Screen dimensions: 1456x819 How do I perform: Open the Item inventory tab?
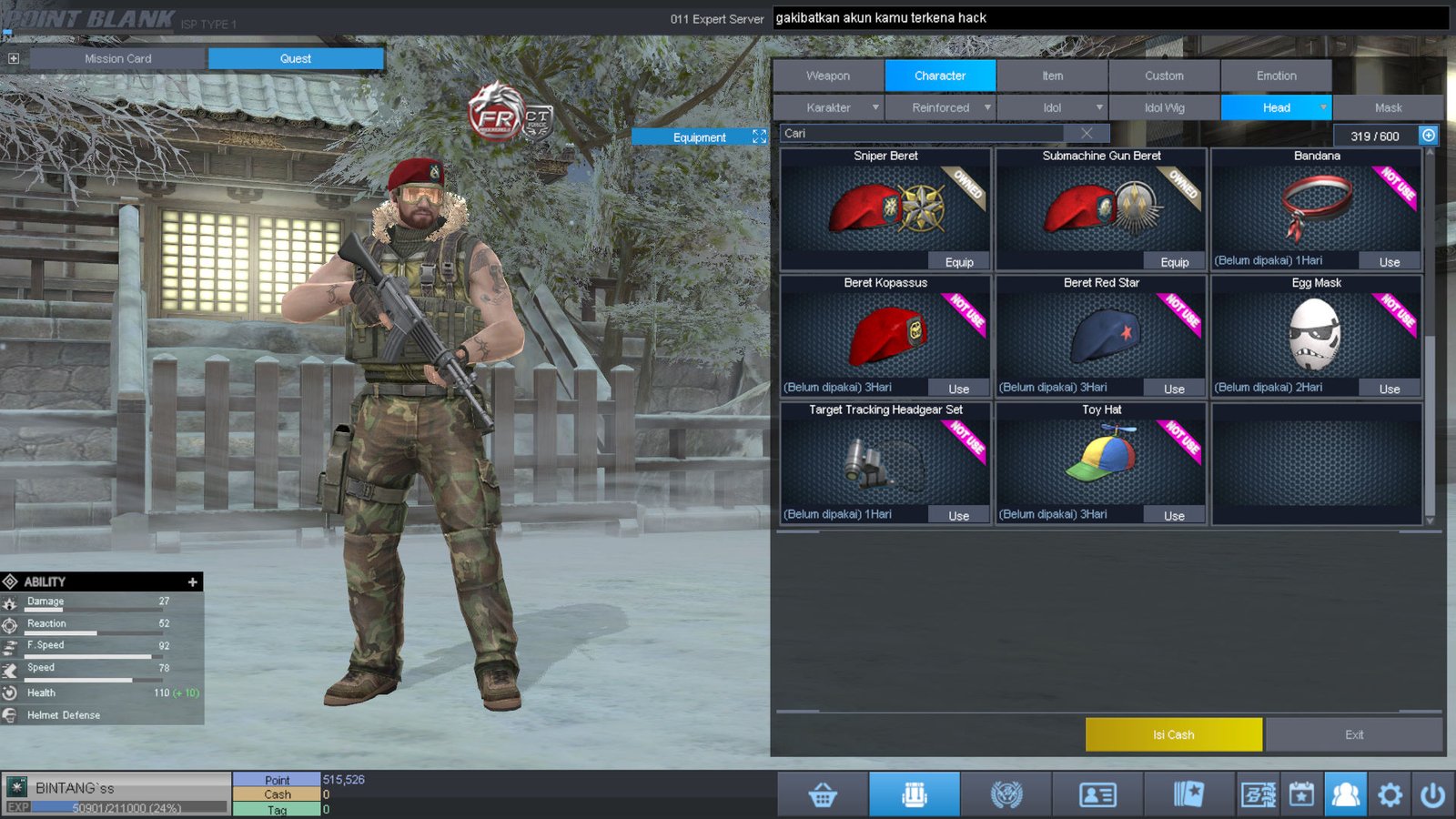coord(1052,76)
